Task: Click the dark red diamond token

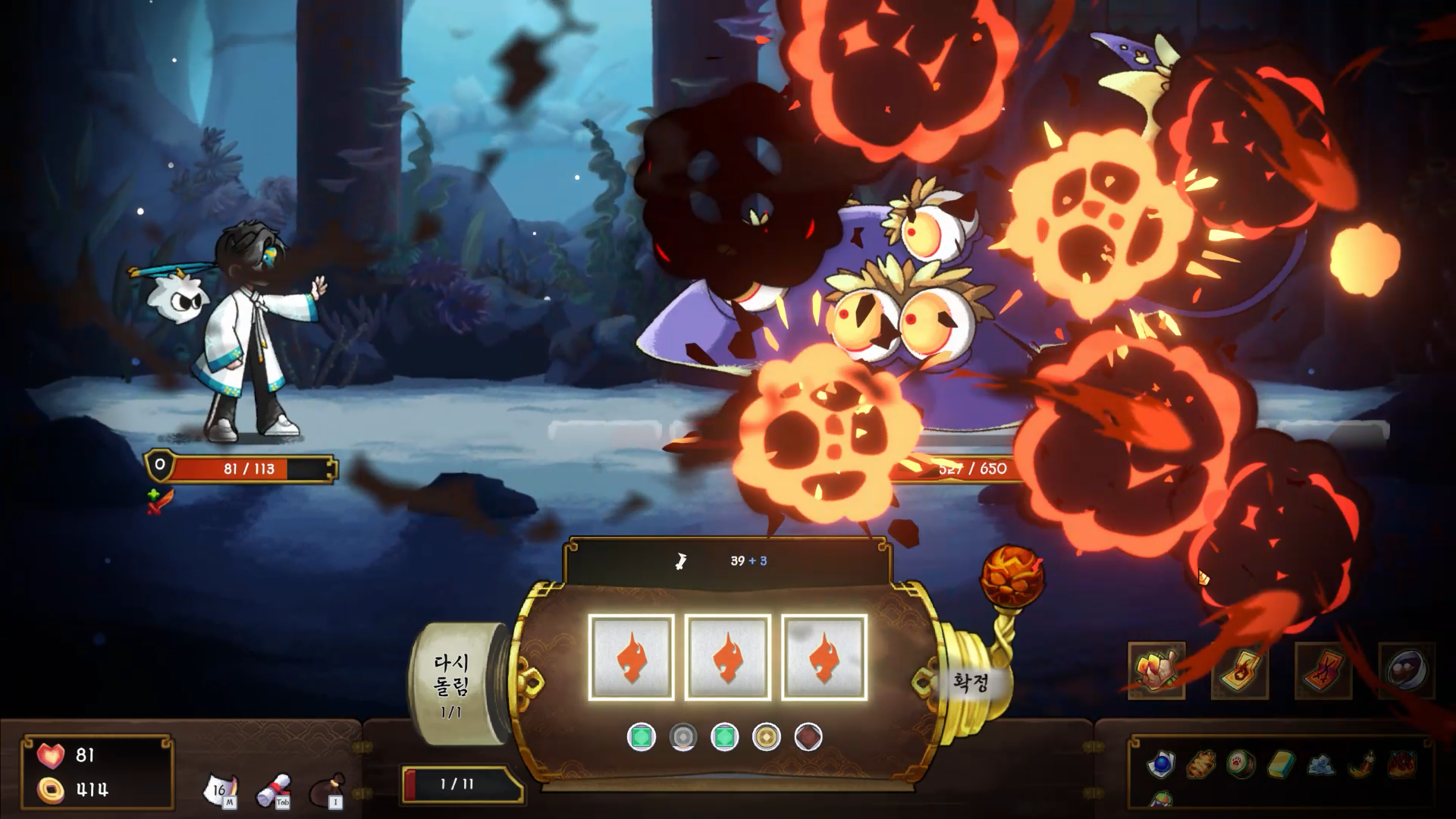Action: coord(808,736)
